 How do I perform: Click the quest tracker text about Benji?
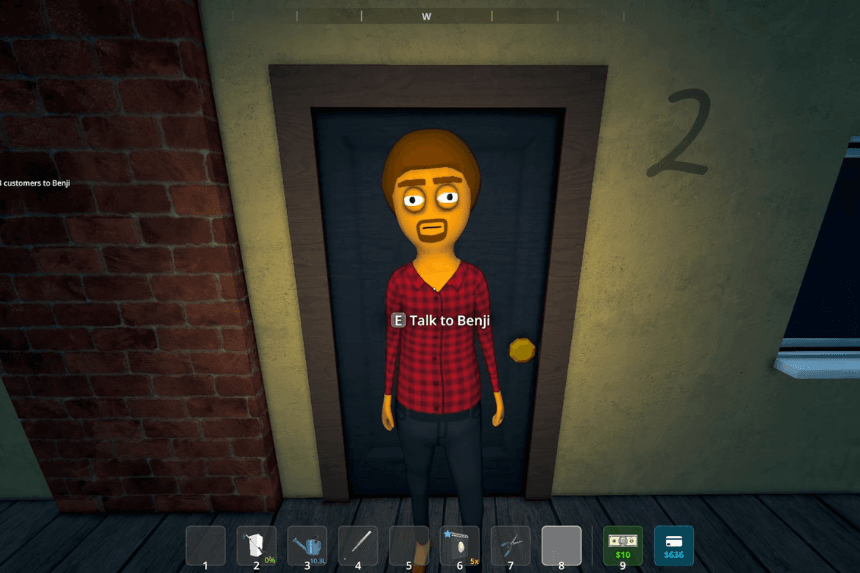coord(36,183)
